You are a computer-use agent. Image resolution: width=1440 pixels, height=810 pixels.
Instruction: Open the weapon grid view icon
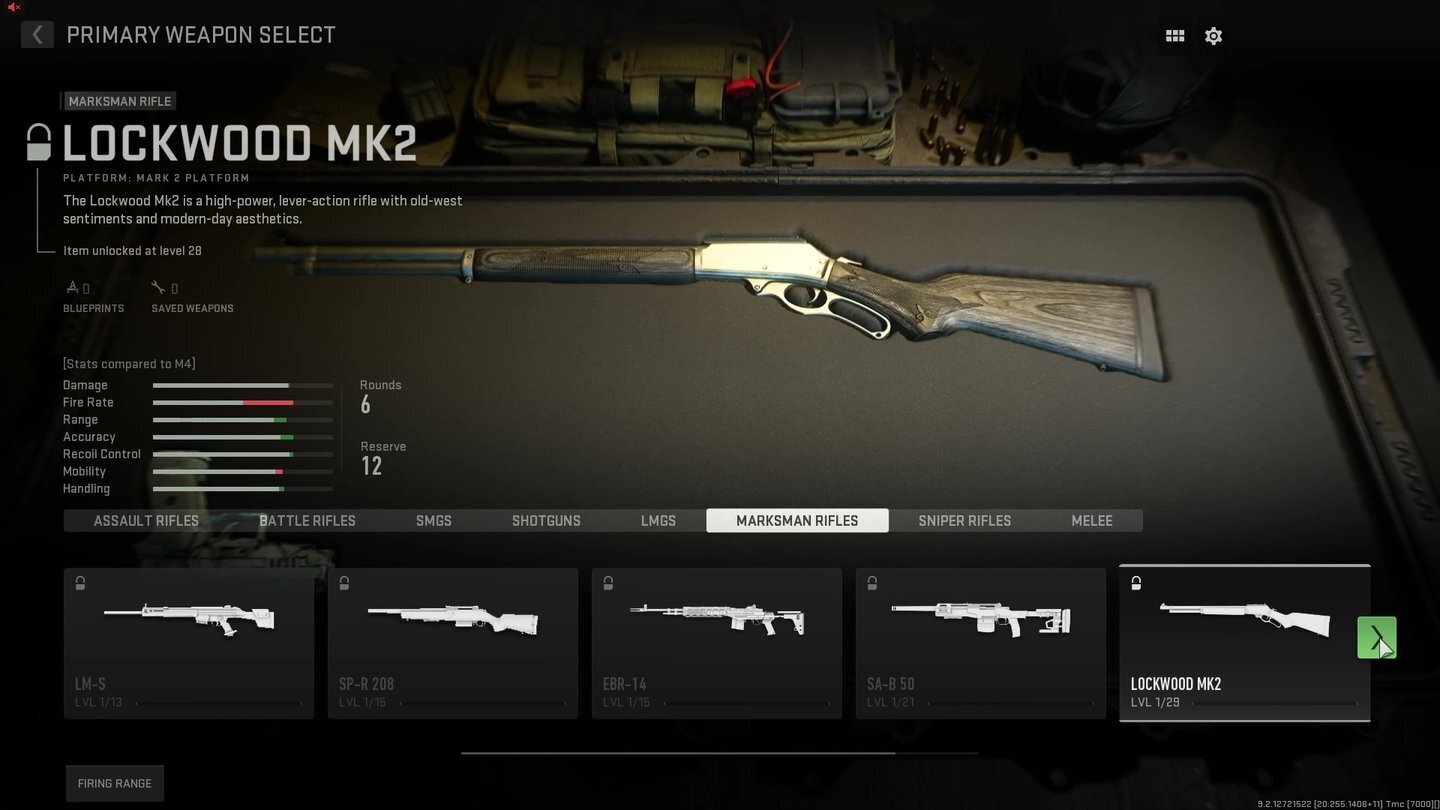pyautogui.click(x=1174, y=35)
